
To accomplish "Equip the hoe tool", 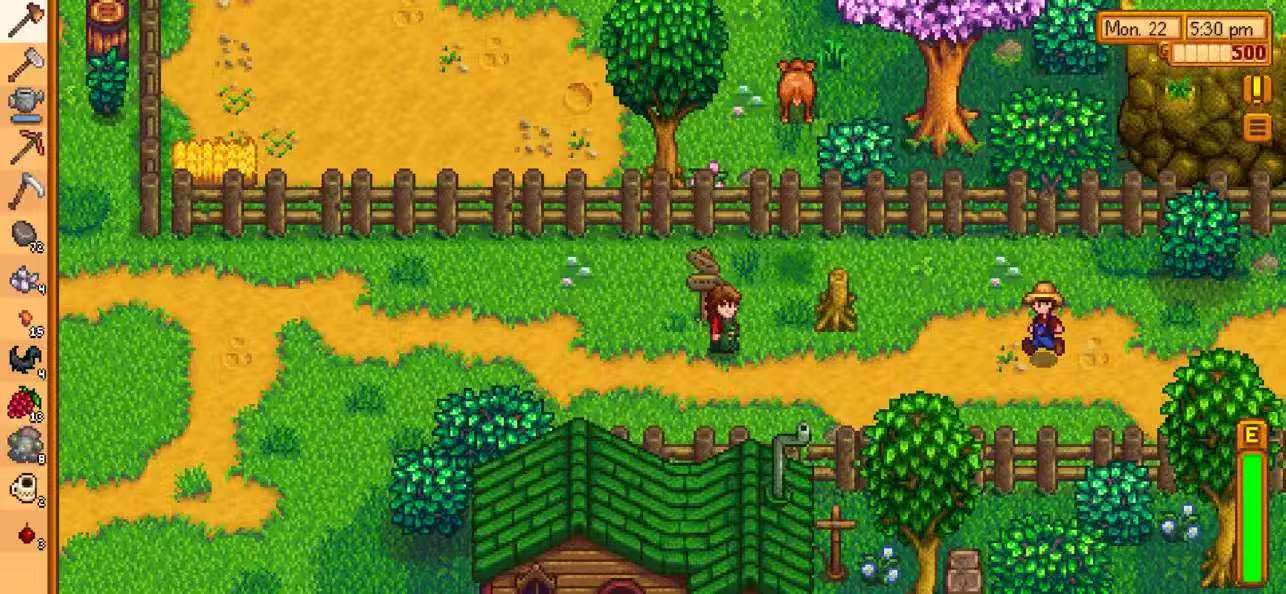I will [25, 62].
